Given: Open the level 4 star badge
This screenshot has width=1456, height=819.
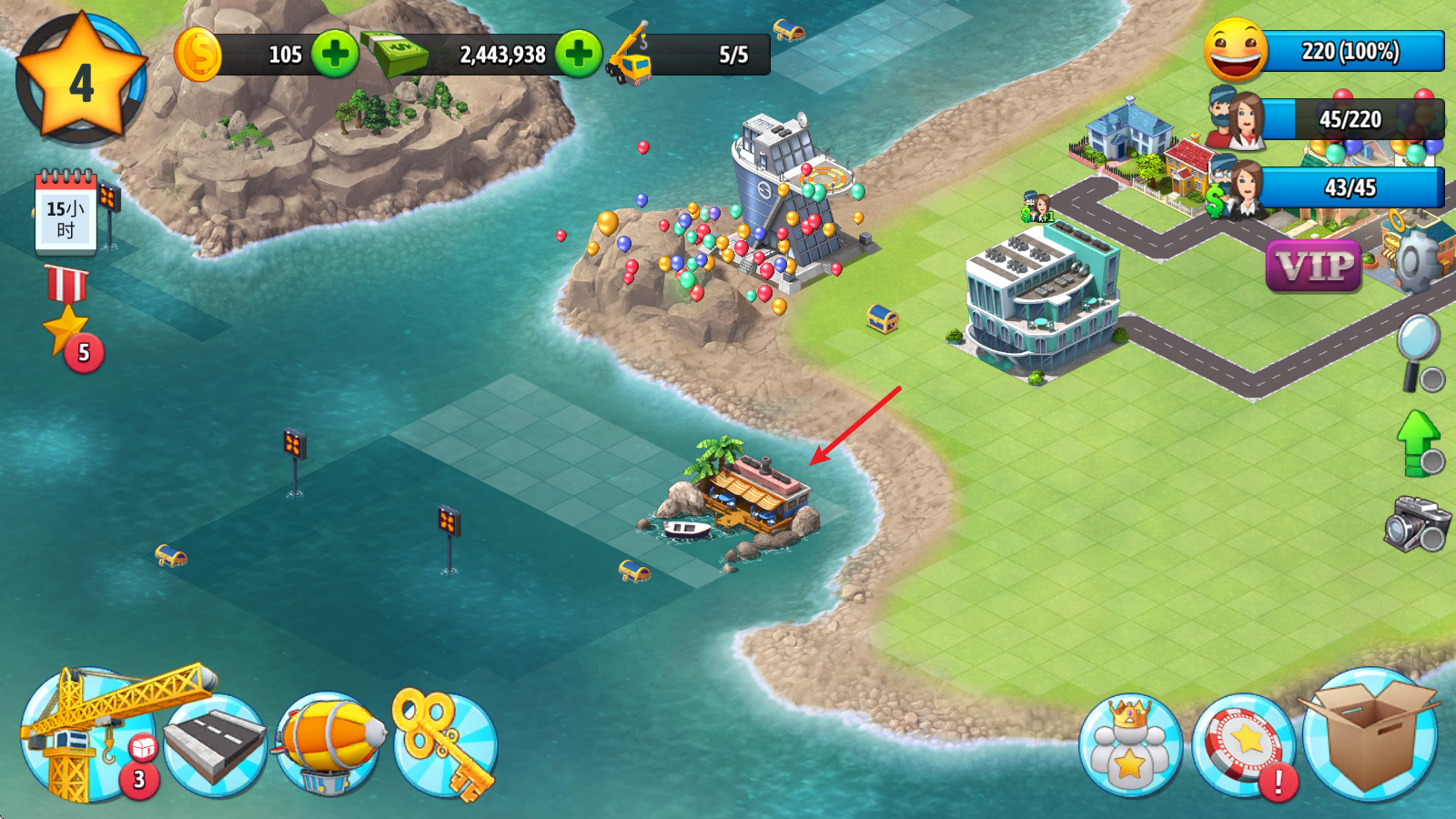Looking at the screenshot, I should pos(81,80).
